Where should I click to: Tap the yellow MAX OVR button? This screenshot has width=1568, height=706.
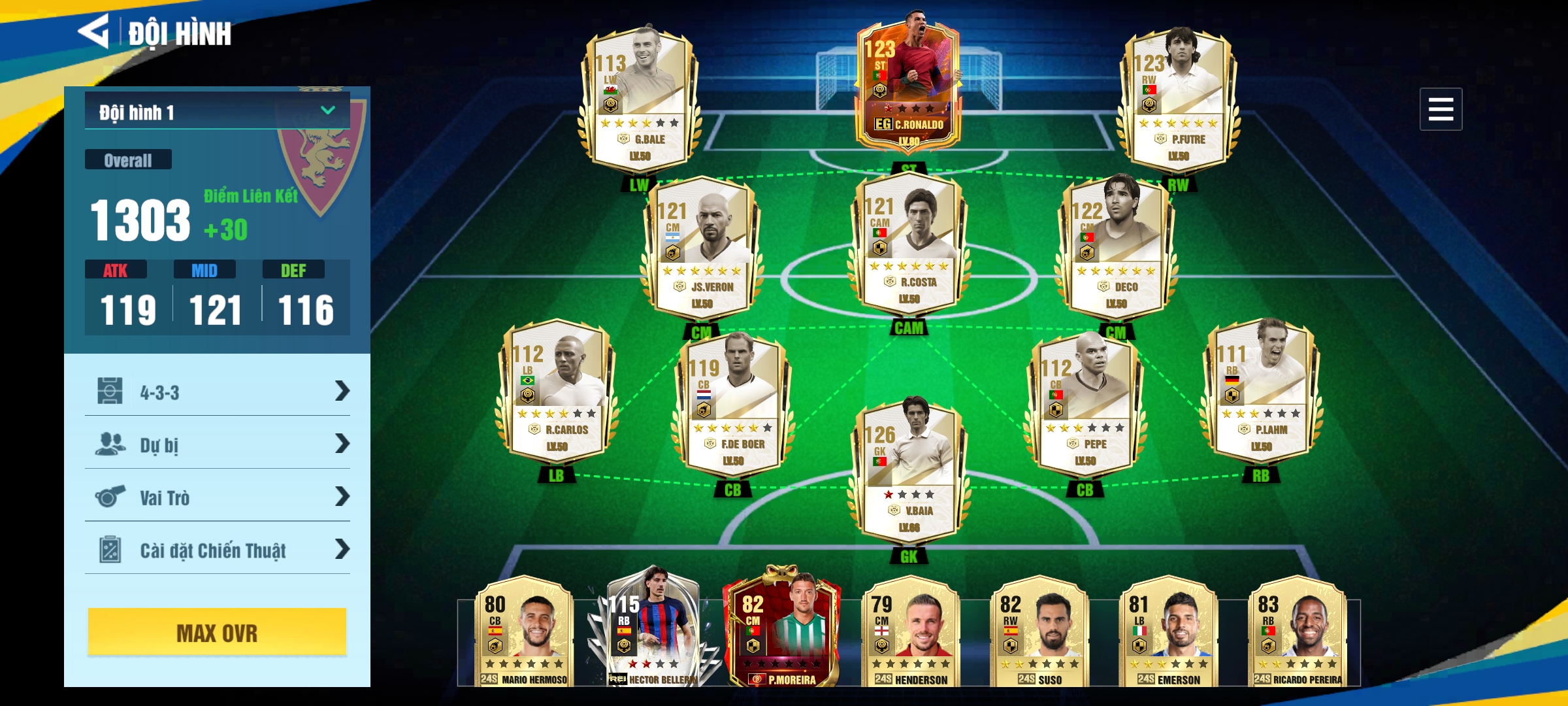point(217,632)
